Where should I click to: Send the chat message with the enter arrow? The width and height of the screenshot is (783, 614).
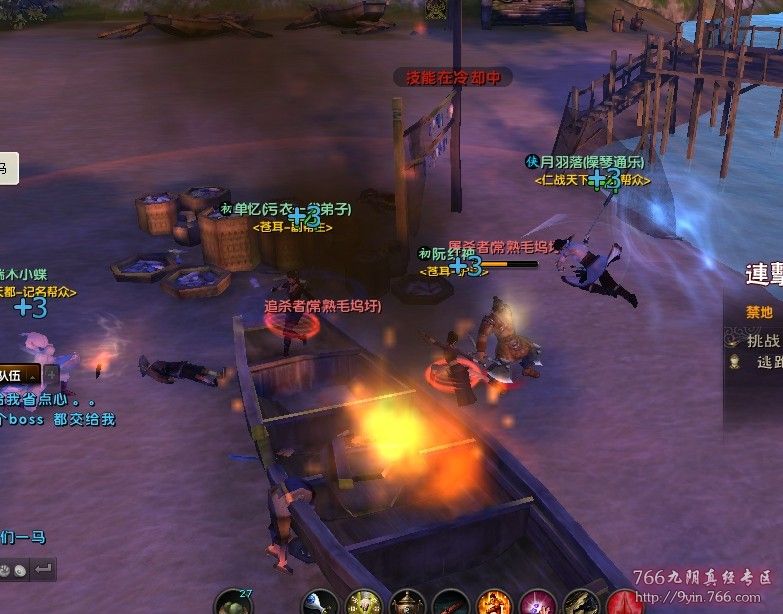point(43,569)
